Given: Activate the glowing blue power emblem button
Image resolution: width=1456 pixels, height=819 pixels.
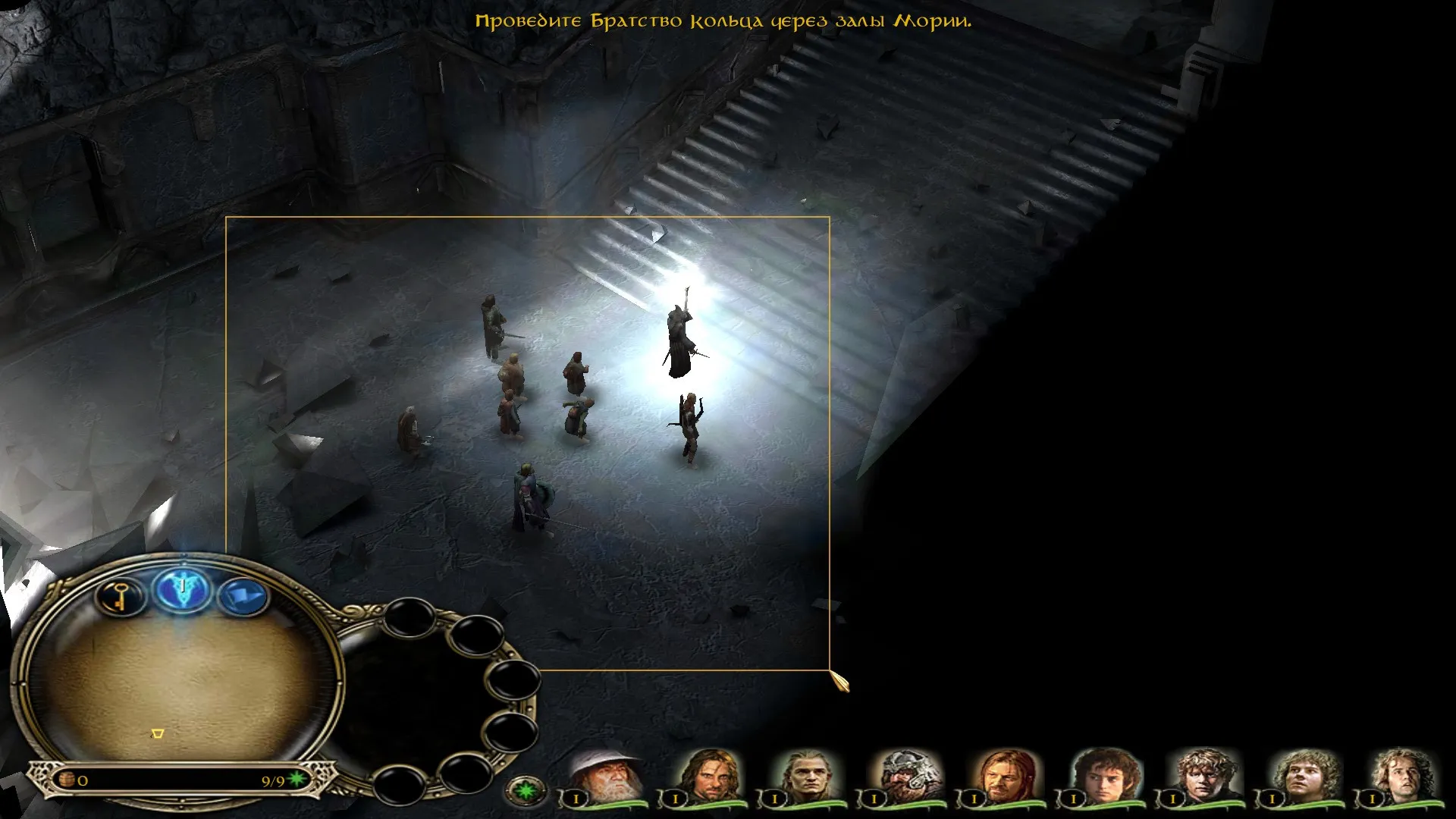Looking at the screenshot, I should point(182,589).
